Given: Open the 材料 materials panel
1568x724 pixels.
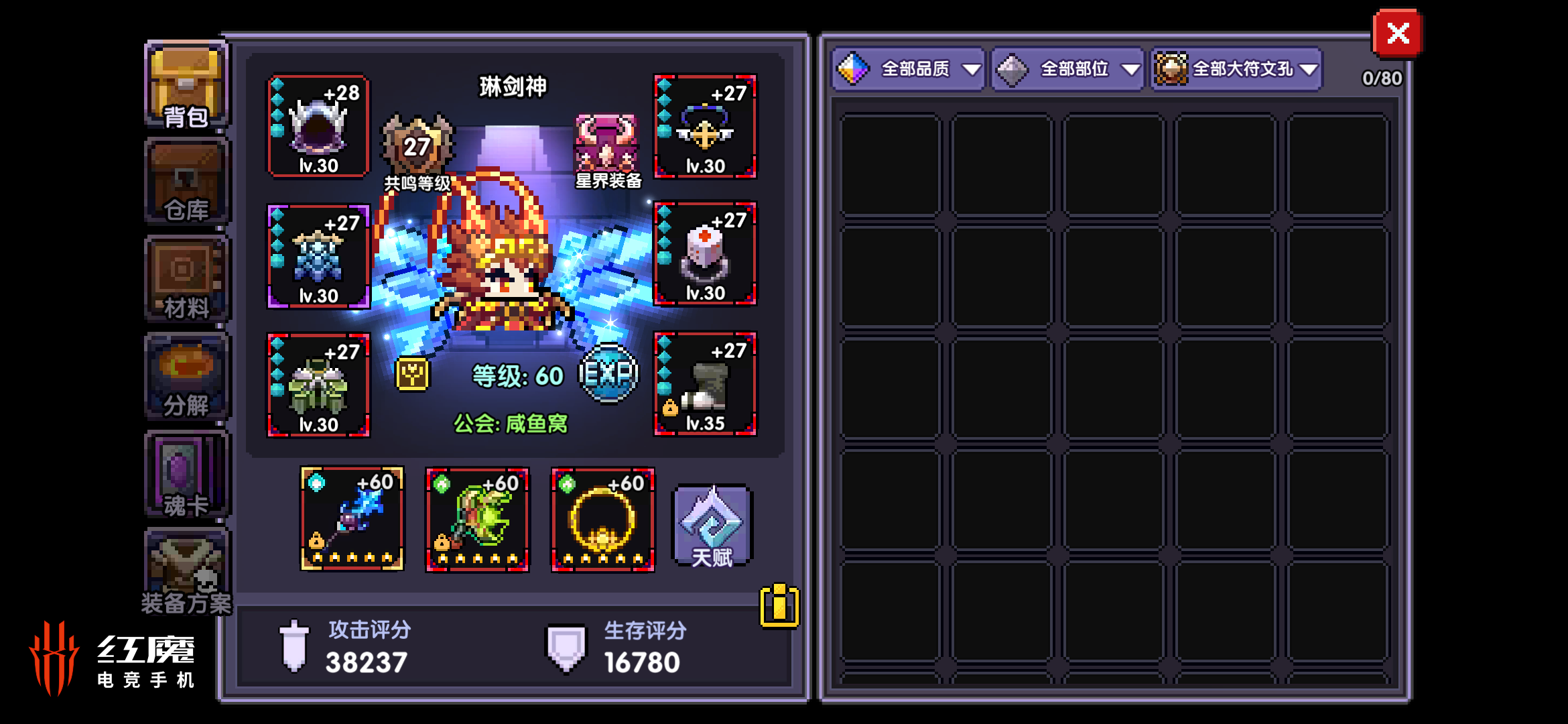Looking at the screenshot, I should pos(186,278).
